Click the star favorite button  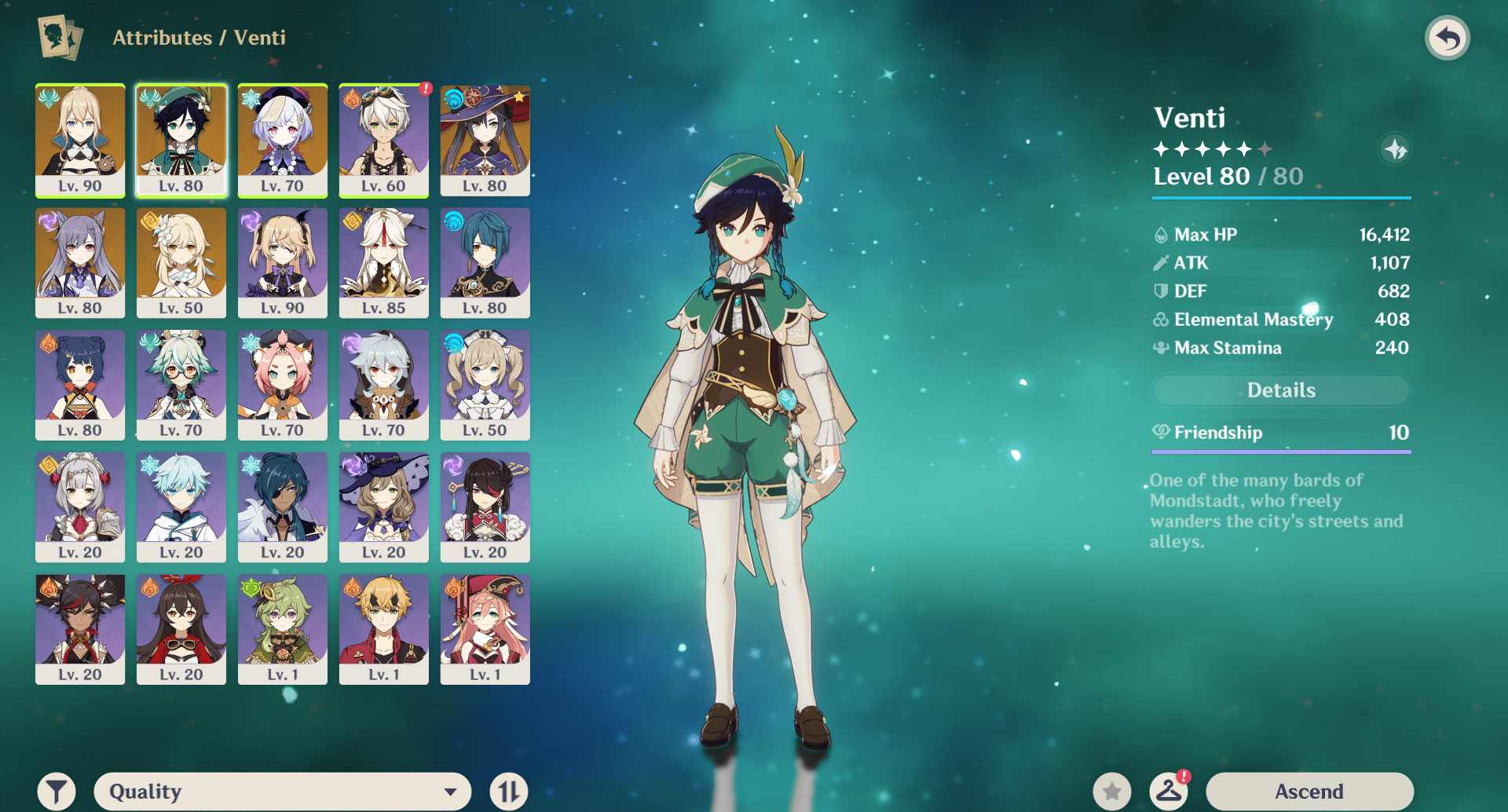(1111, 791)
